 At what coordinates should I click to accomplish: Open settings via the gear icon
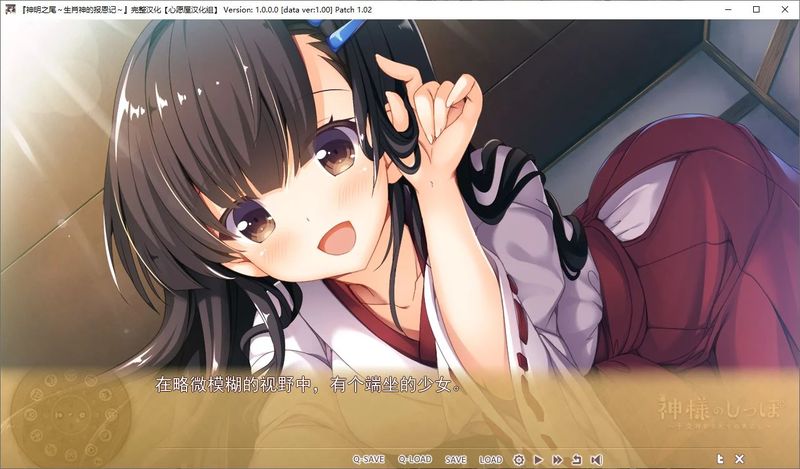pos(519,459)
